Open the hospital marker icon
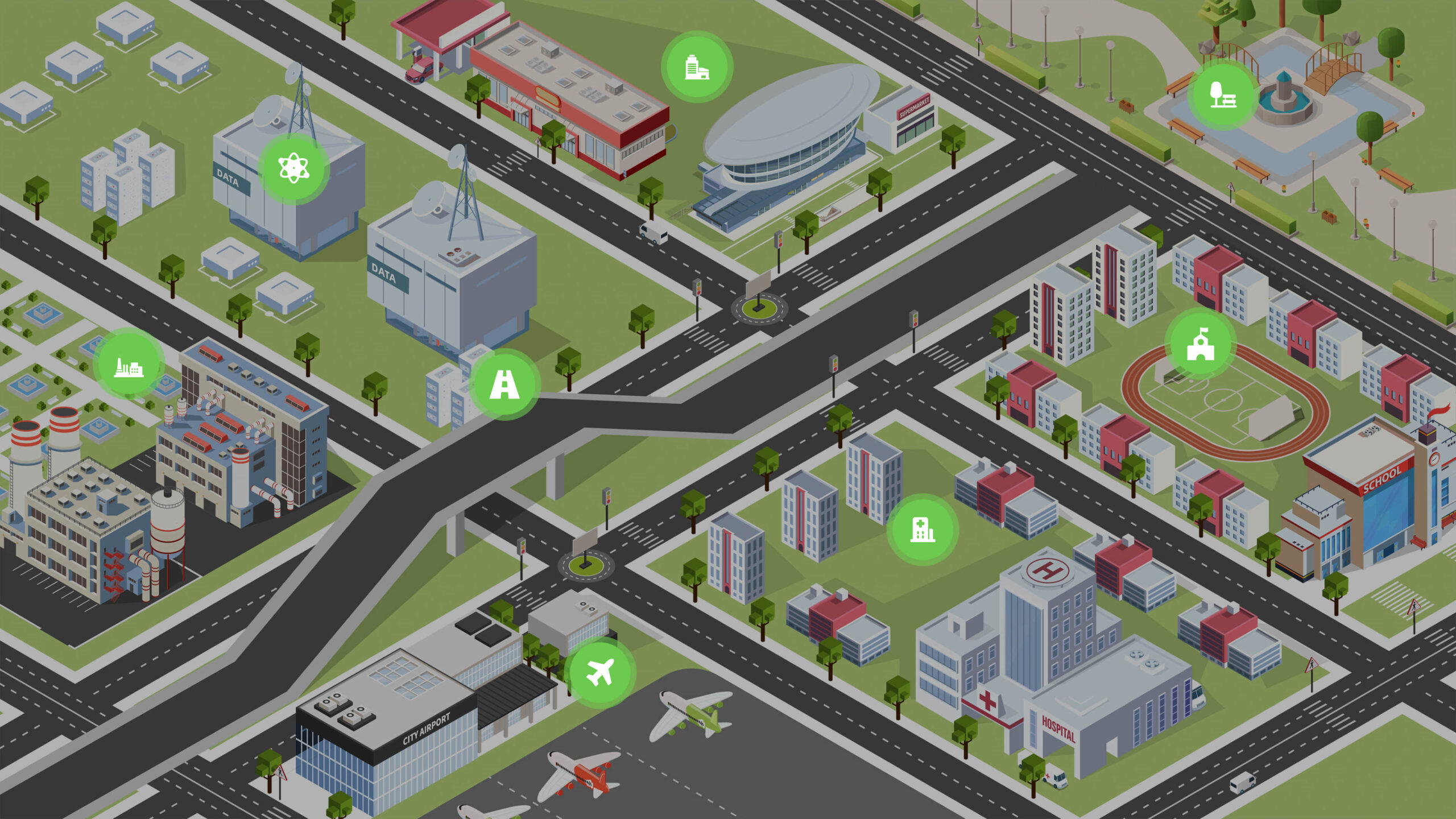 (922, 530)
